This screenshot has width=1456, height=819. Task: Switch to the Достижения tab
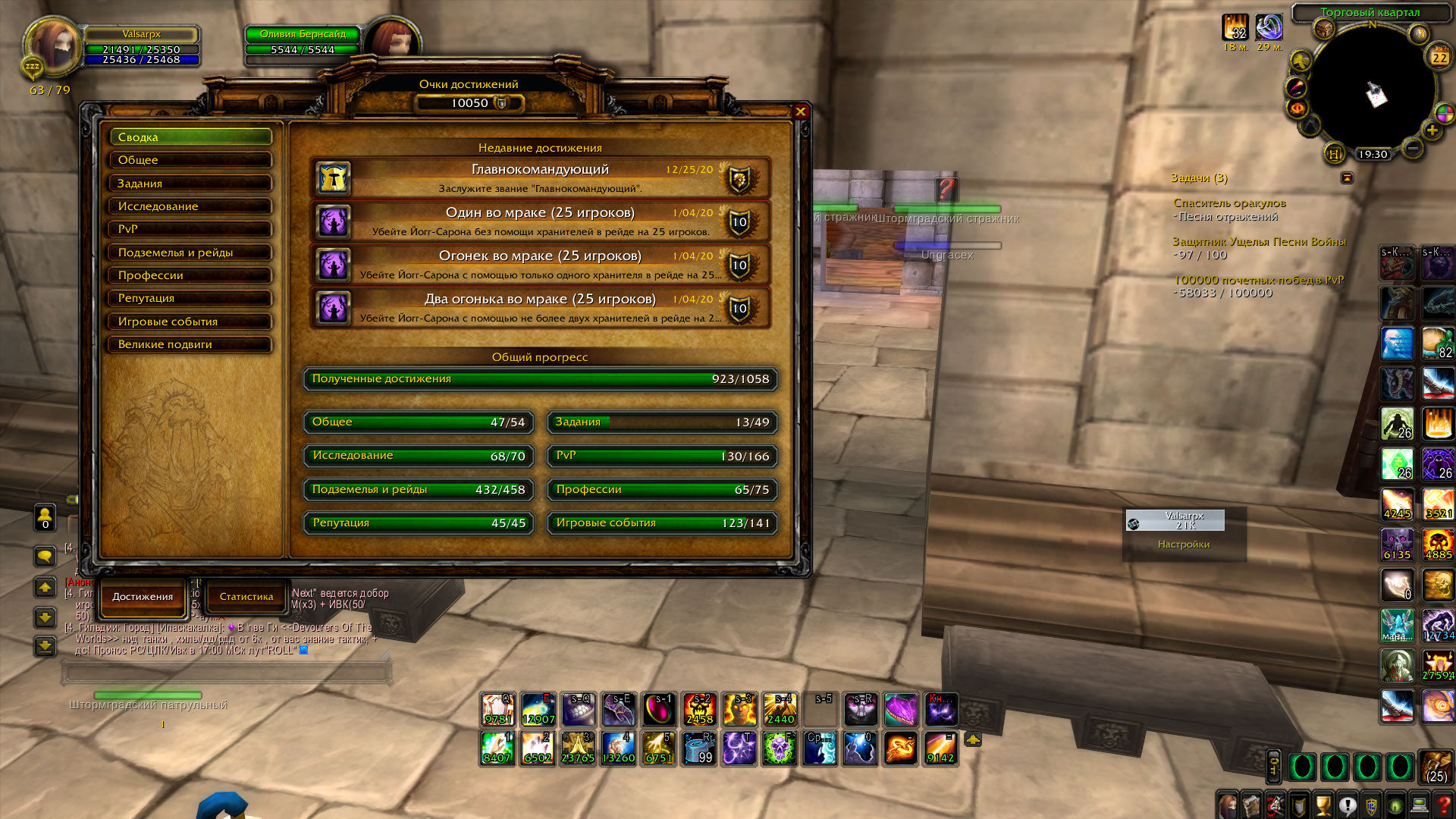[x=143, y=597]
